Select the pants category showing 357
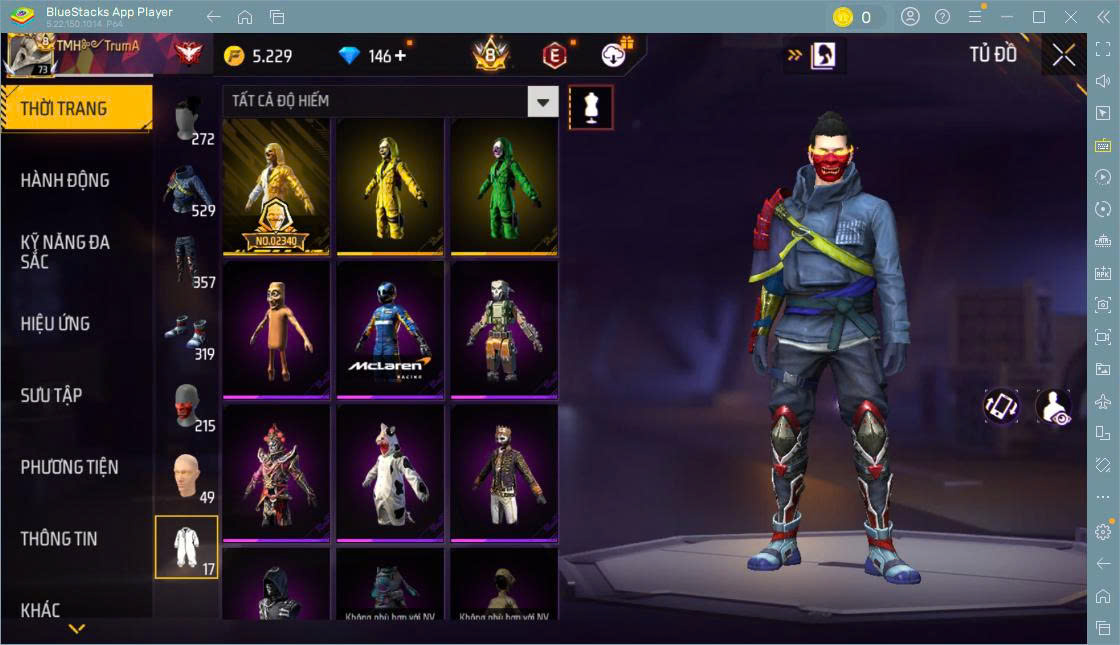This screenshot has width=1120, height=645. pos(188,262)
